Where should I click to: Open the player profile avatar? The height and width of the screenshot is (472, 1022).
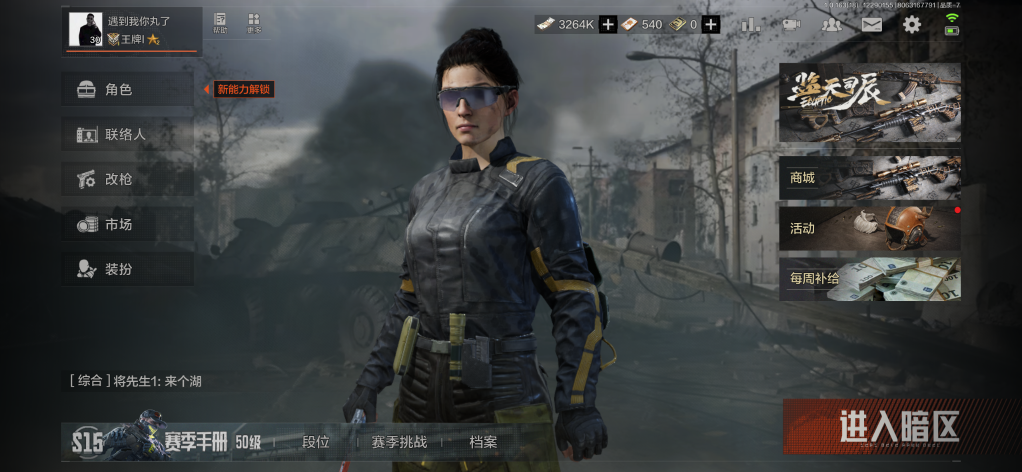point(85,29)
